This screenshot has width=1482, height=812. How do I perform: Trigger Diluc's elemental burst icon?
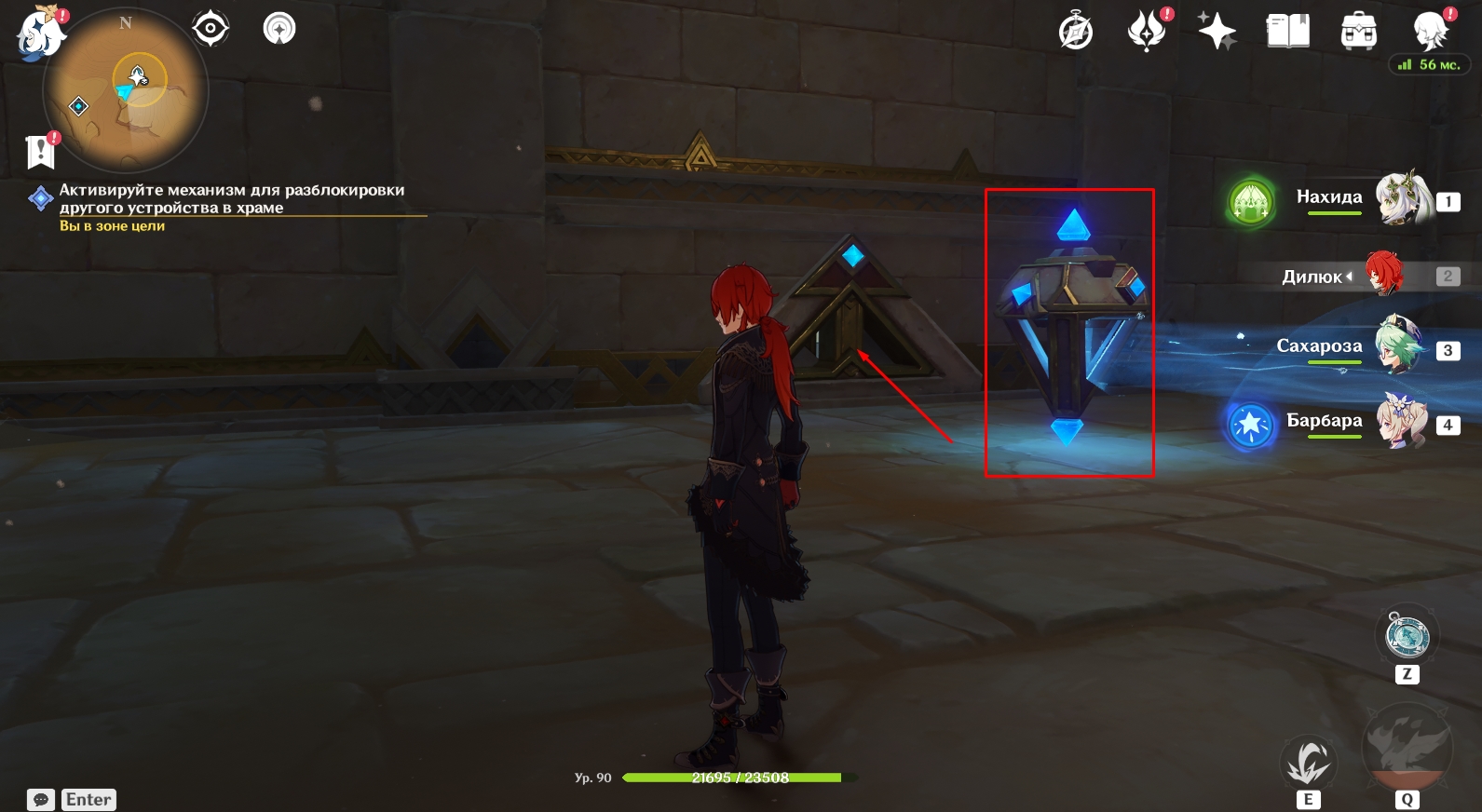1407,747
